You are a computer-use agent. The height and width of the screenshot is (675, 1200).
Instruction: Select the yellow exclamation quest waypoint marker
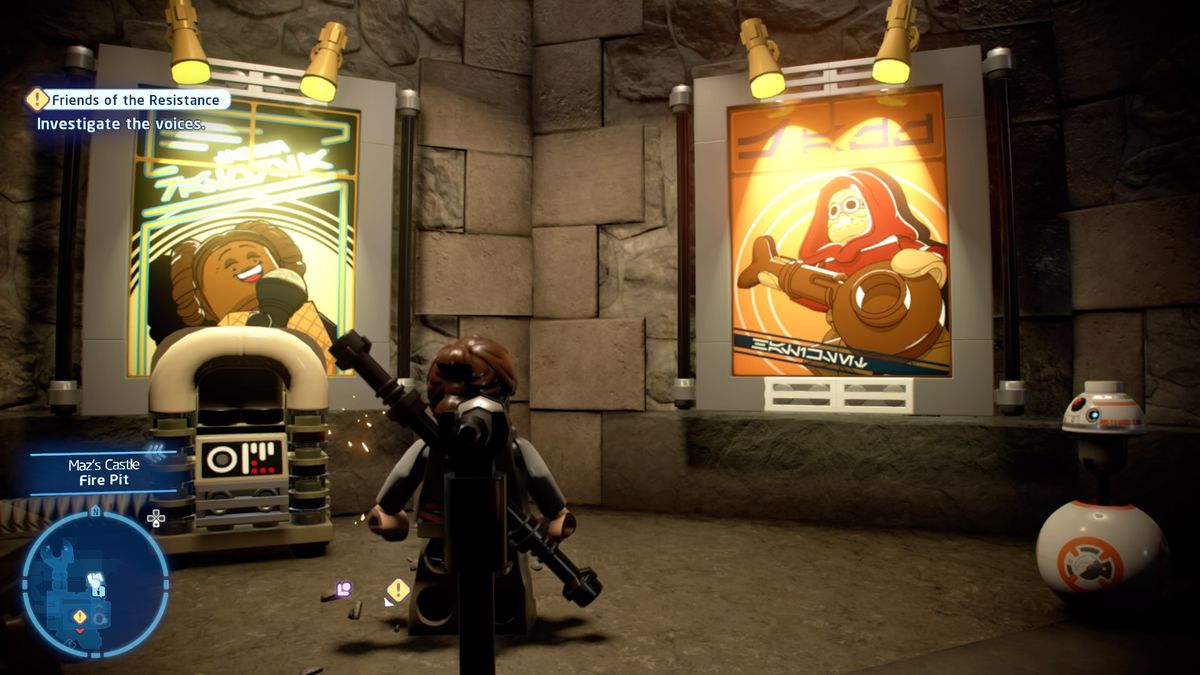[398, 590]
